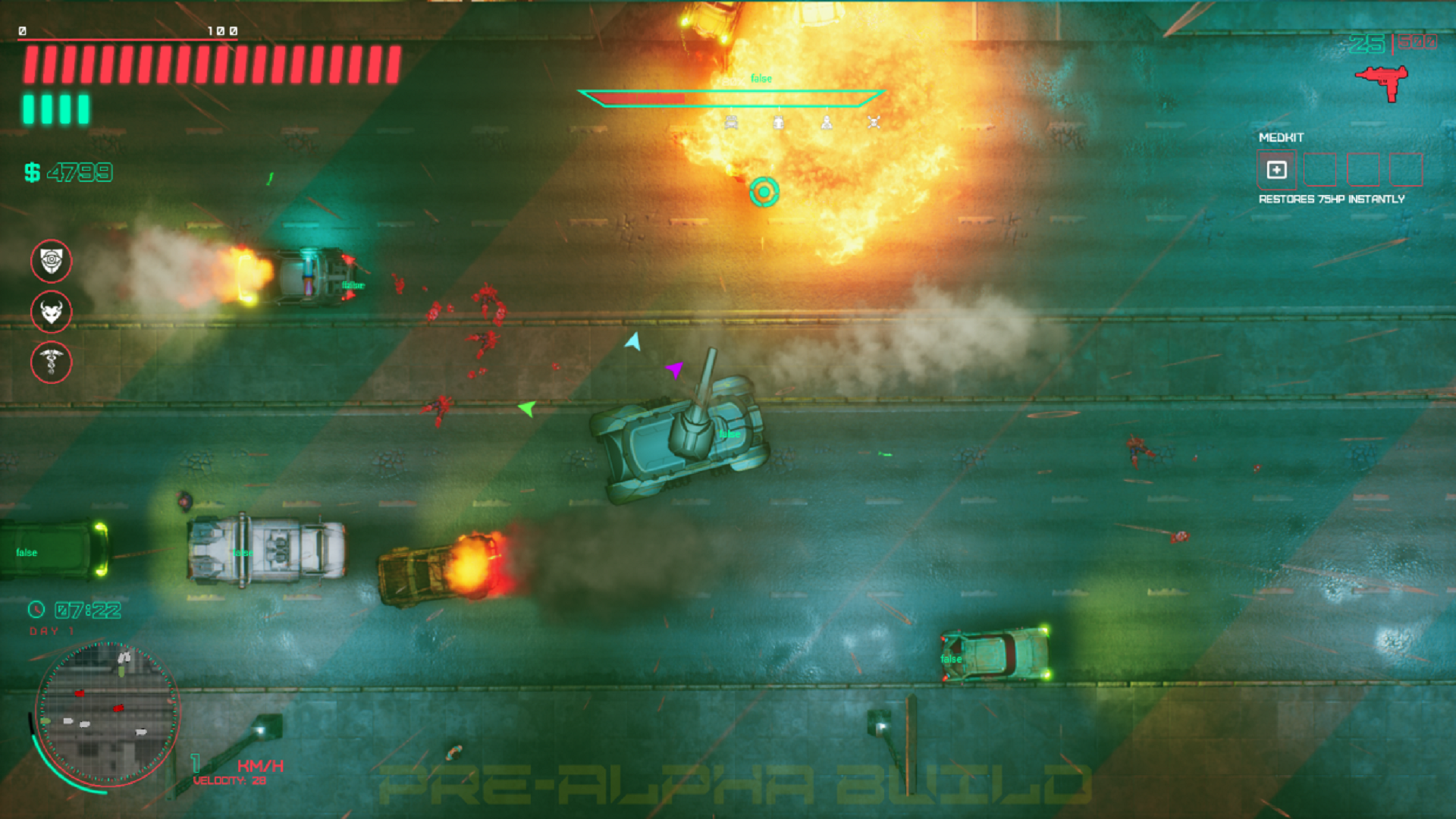The image size is (1456, 819).
Task: Click the MEDKIT label in the inventory panel
Action: (1280, 138)
